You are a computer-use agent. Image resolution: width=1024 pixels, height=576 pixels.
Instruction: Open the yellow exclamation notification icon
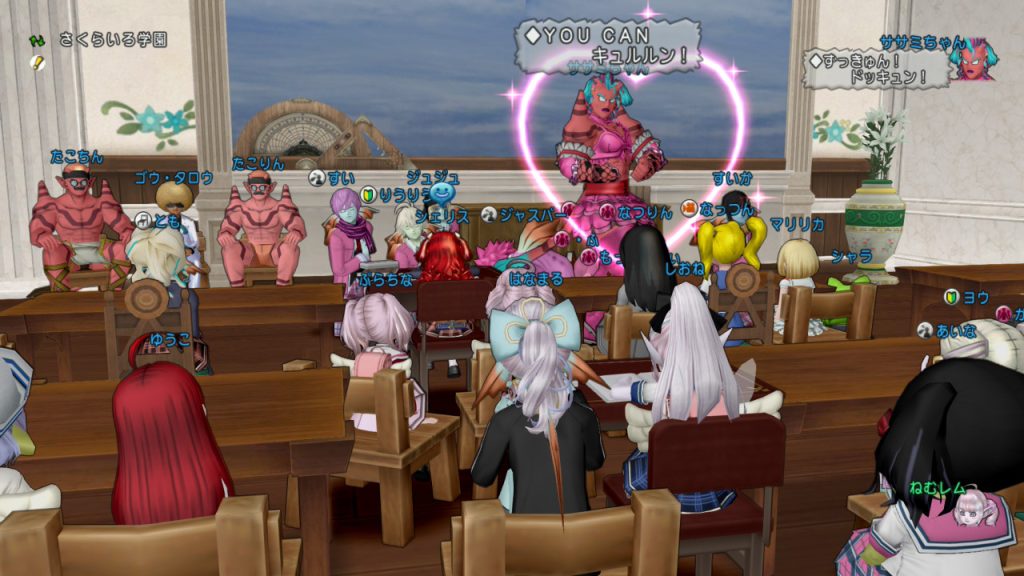(x=38, y=62)
